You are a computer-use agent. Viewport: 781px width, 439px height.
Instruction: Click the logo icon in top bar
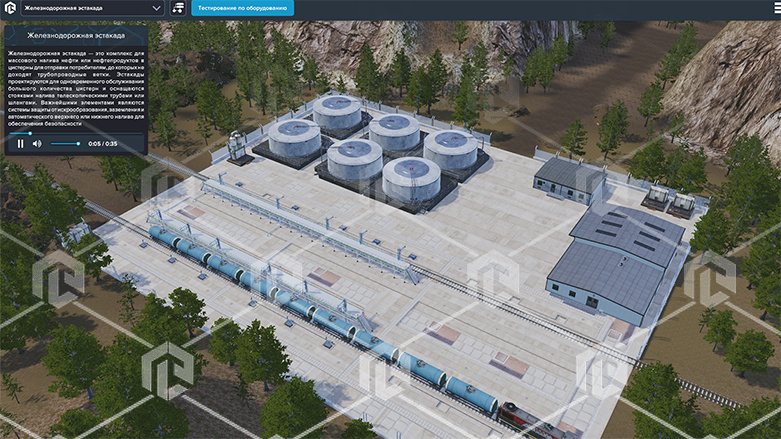click(9, 8)
